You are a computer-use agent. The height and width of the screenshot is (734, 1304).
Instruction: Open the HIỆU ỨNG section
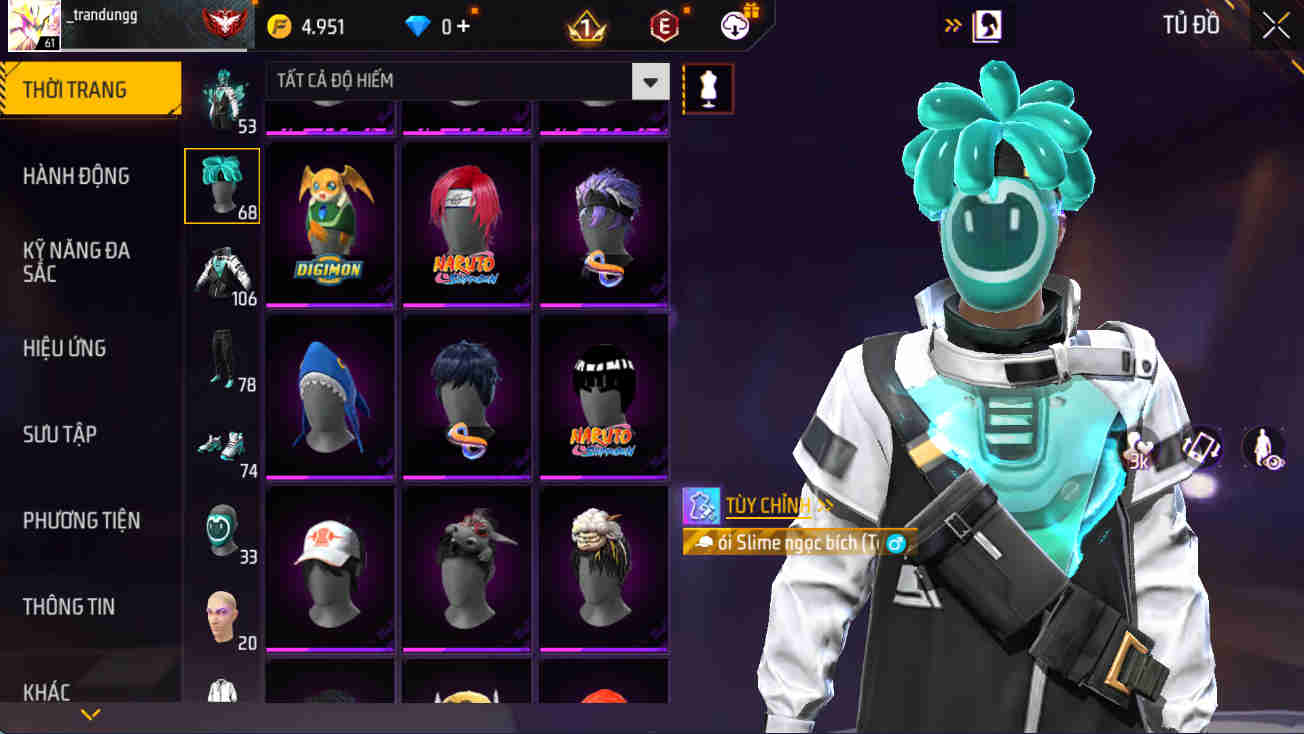[88, 348]
